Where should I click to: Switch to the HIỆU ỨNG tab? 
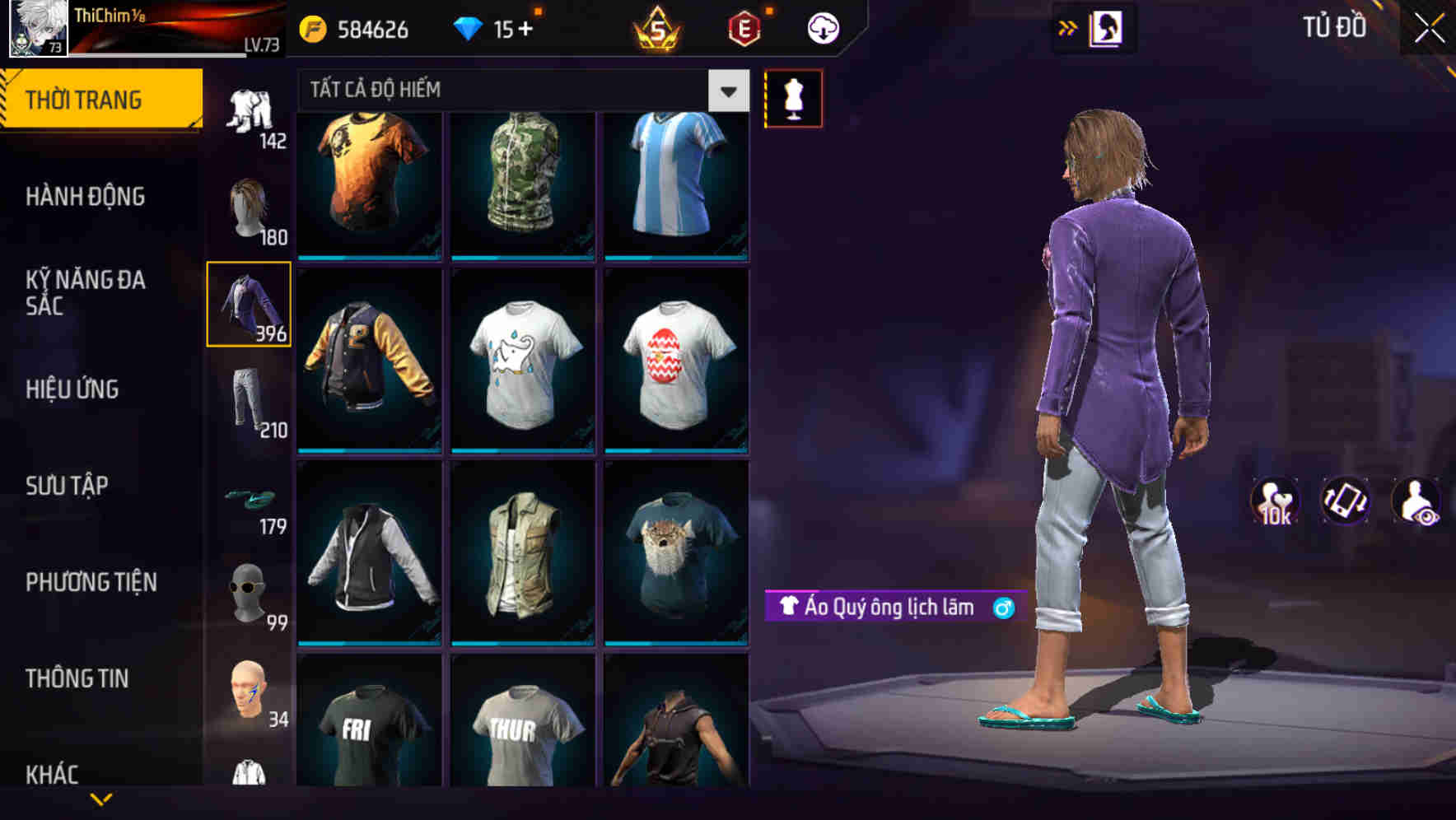pyautogui.click(x=72, y=389)
